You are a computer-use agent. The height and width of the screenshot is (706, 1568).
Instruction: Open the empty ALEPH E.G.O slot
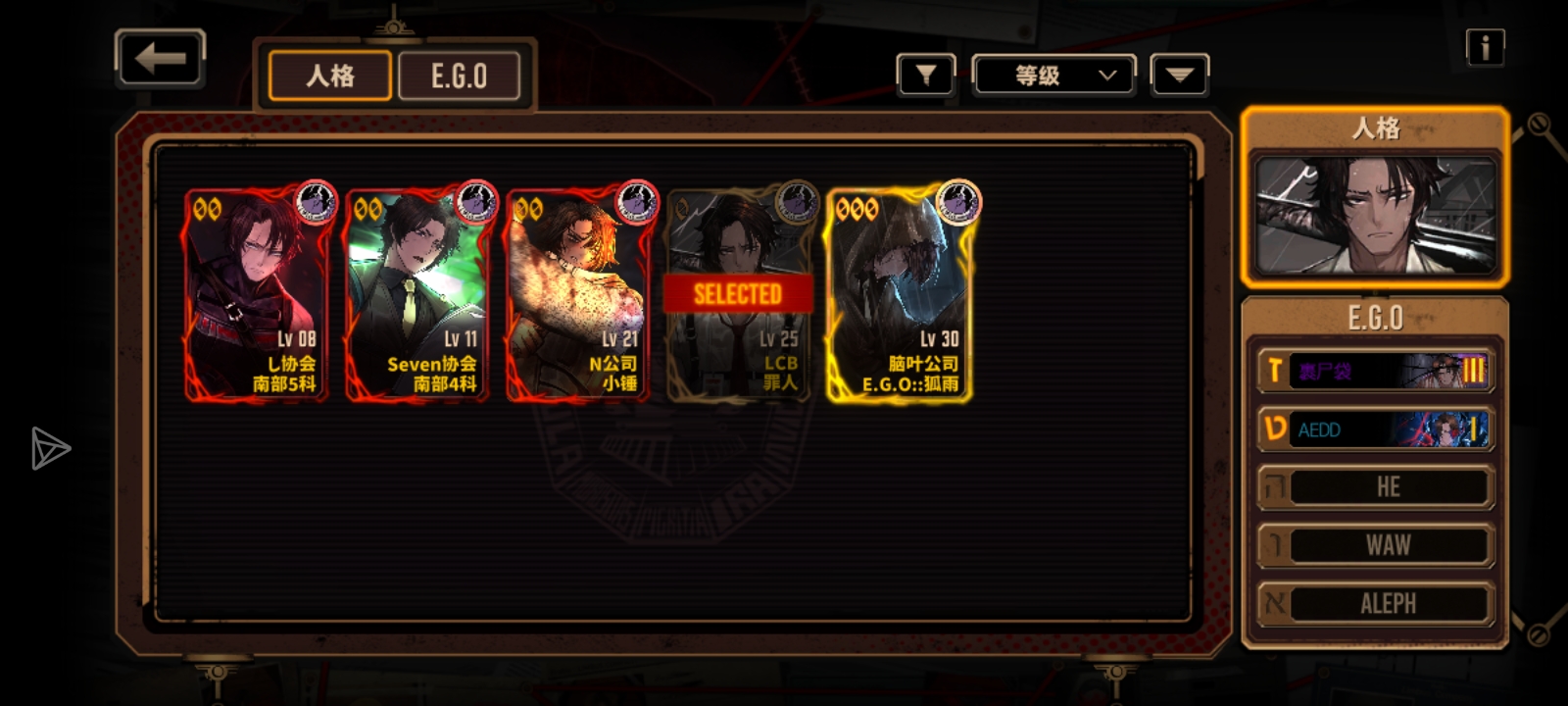(x=1375, y=603)
